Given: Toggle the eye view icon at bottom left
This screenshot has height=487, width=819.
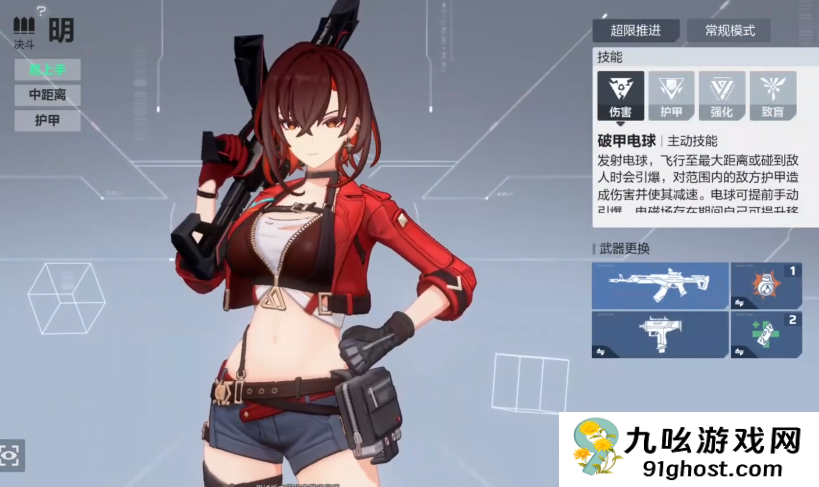Looking at the screenshot, I should pos(11,455).
